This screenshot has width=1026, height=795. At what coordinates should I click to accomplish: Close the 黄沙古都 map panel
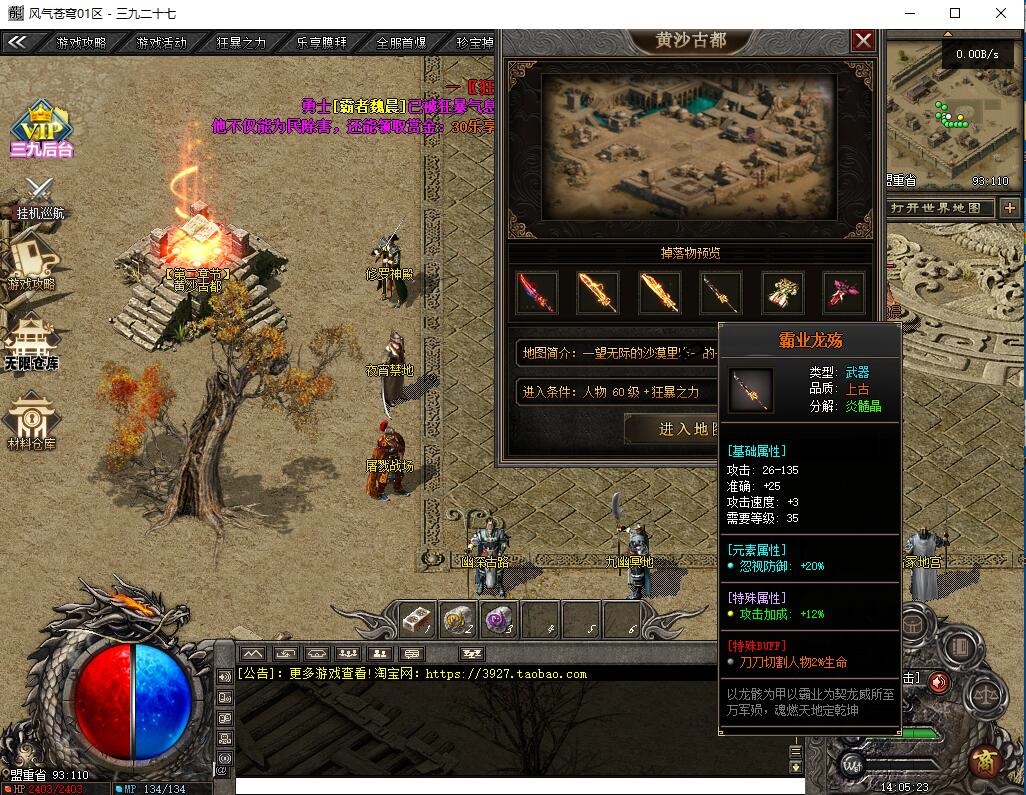tap(863, 41)
